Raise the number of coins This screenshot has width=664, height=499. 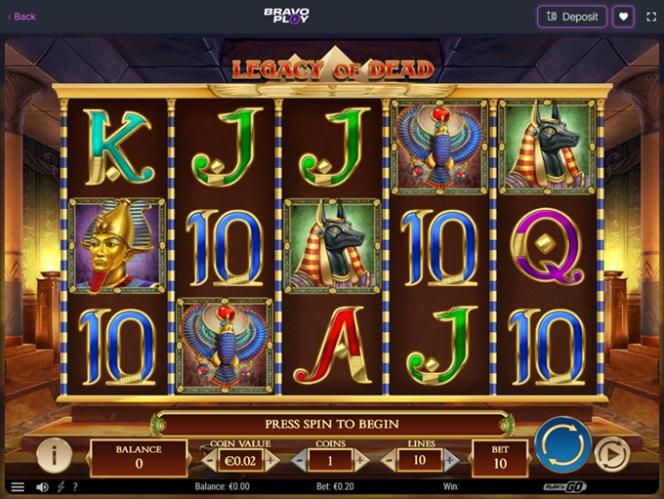(362, 460)
